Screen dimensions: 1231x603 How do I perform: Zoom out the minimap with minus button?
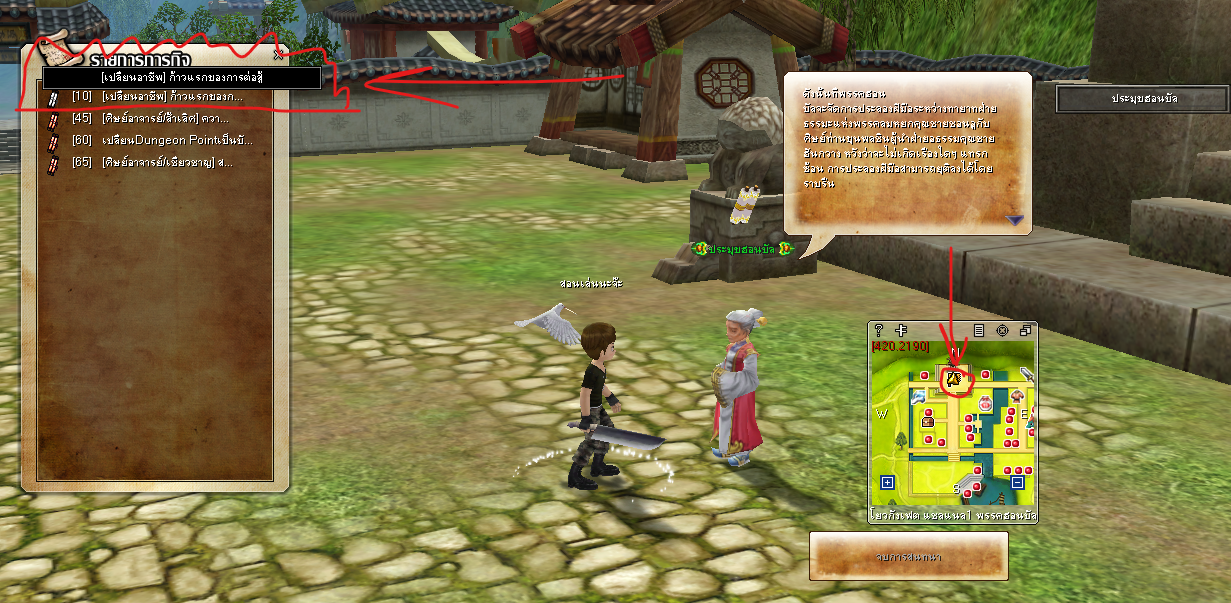coord(1017,482)
